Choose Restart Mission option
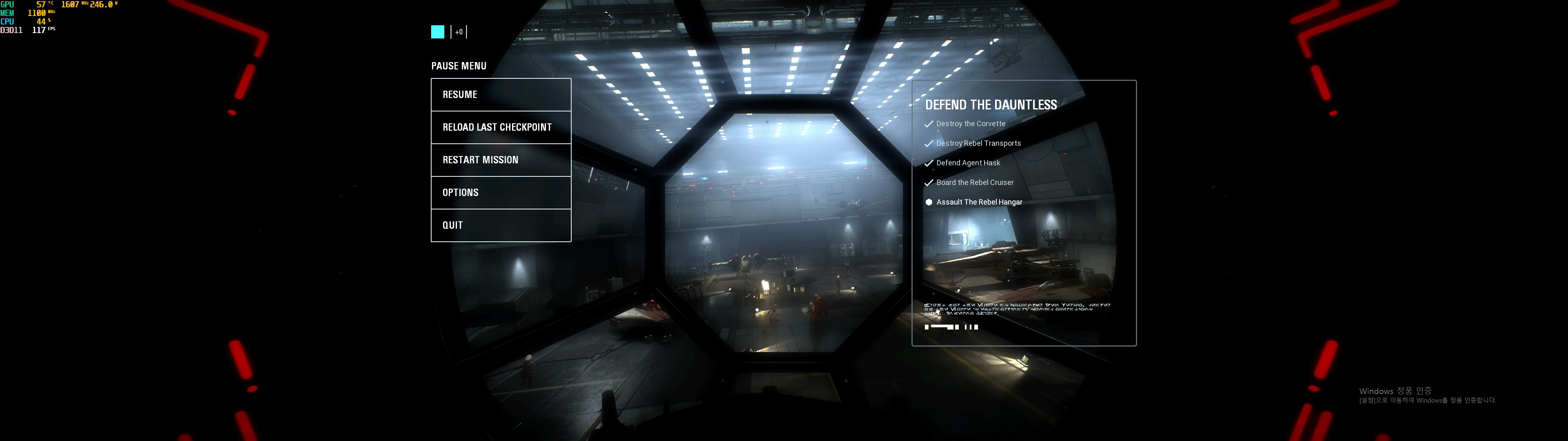The image size is (1568, 441). click(500, 160)
